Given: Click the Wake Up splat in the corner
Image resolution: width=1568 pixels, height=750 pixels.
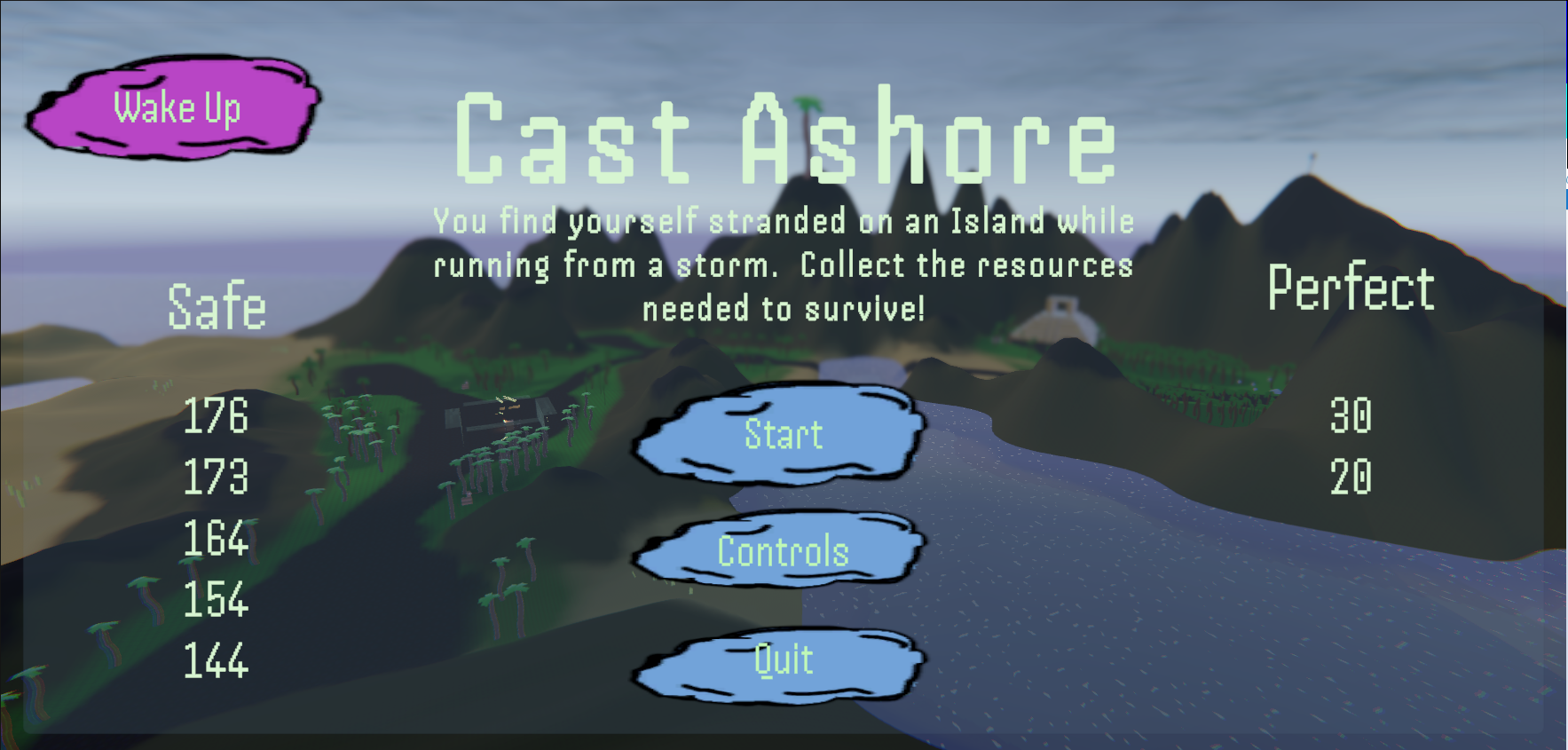Looking at the screenshot, I should 177,108.
